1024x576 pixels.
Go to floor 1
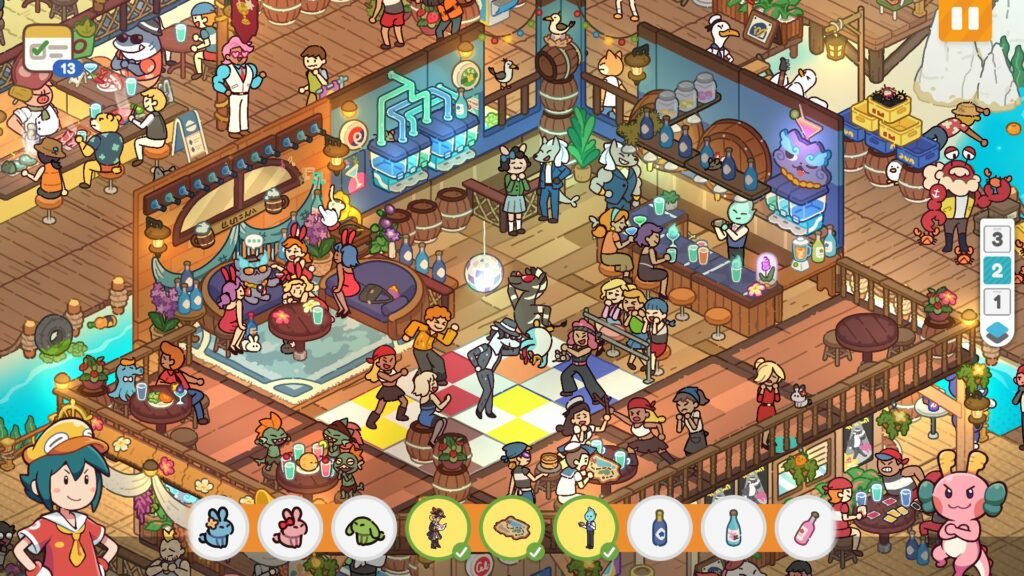pyautogui.click(x=995, y=301)
